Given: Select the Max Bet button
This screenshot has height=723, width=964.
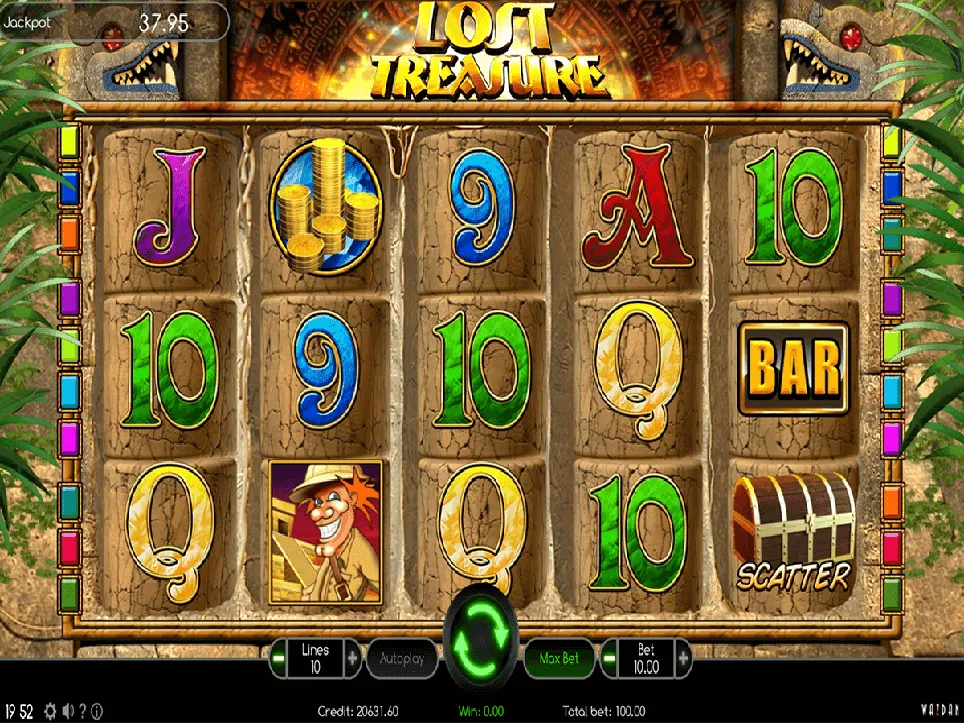Looking at the screenshot, I should pyautogui.click(x=559, y=659).
